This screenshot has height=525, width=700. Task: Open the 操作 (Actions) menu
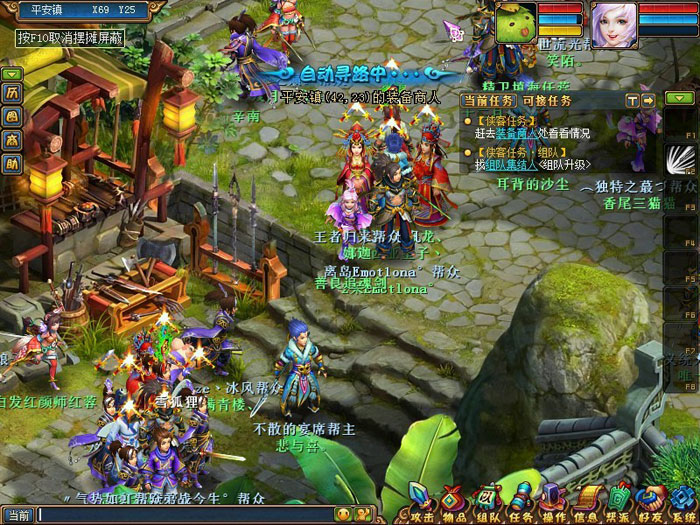555,498
